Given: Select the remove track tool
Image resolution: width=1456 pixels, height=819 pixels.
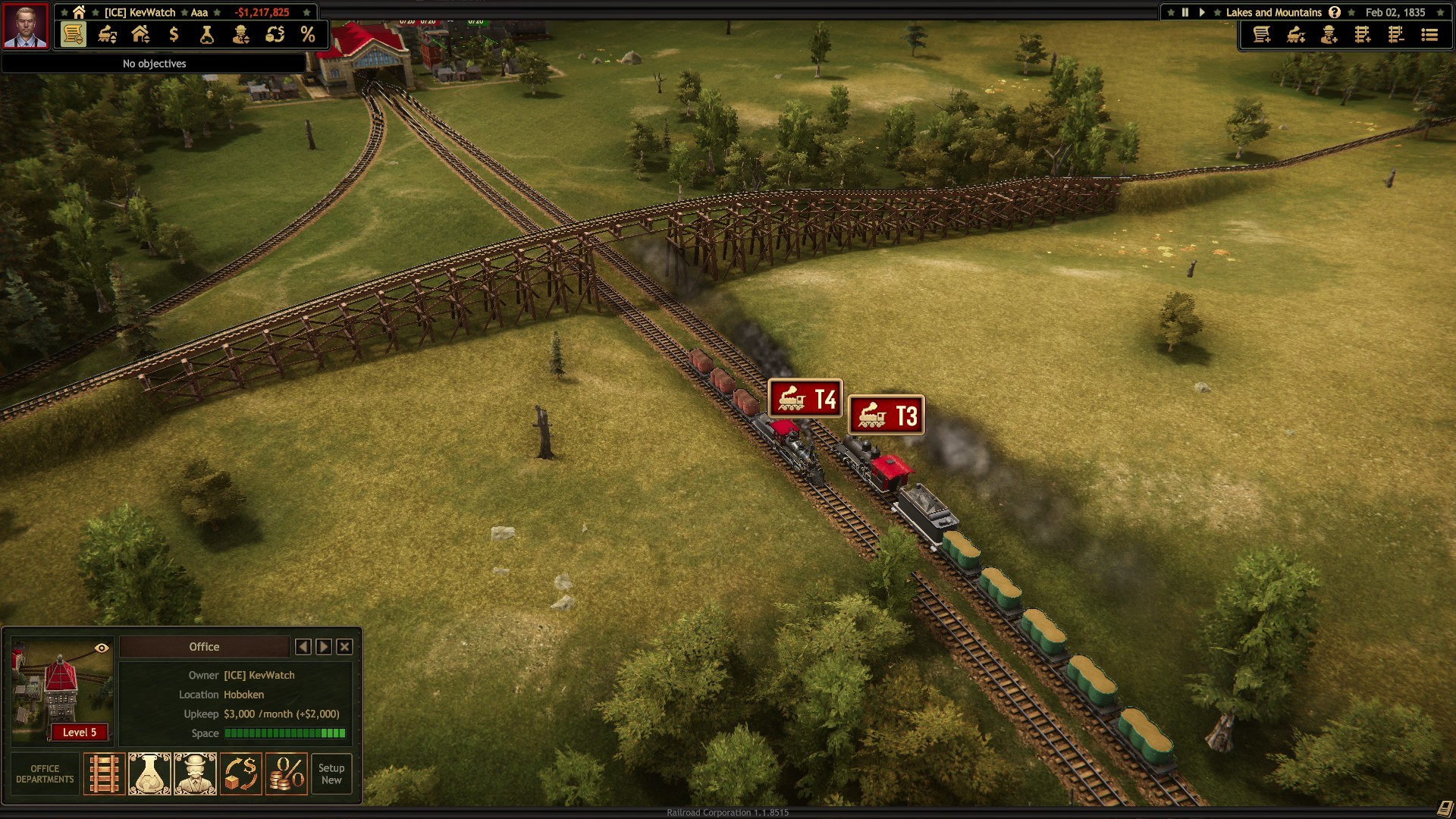Looking at the screenshot, I should coord(1396,35).
